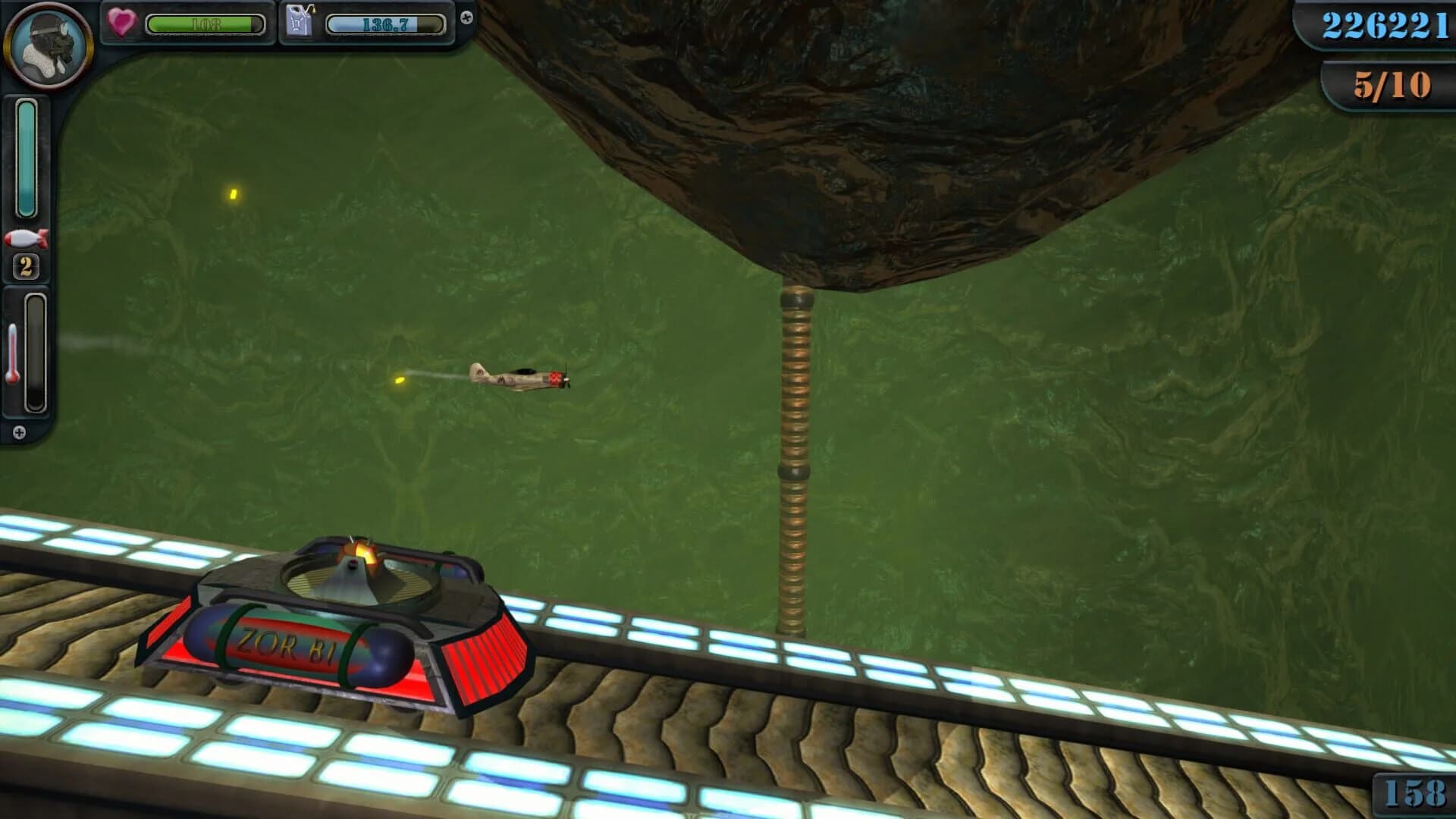
Task: Select the fuel canister icon
Action: (x=300, y=21)
